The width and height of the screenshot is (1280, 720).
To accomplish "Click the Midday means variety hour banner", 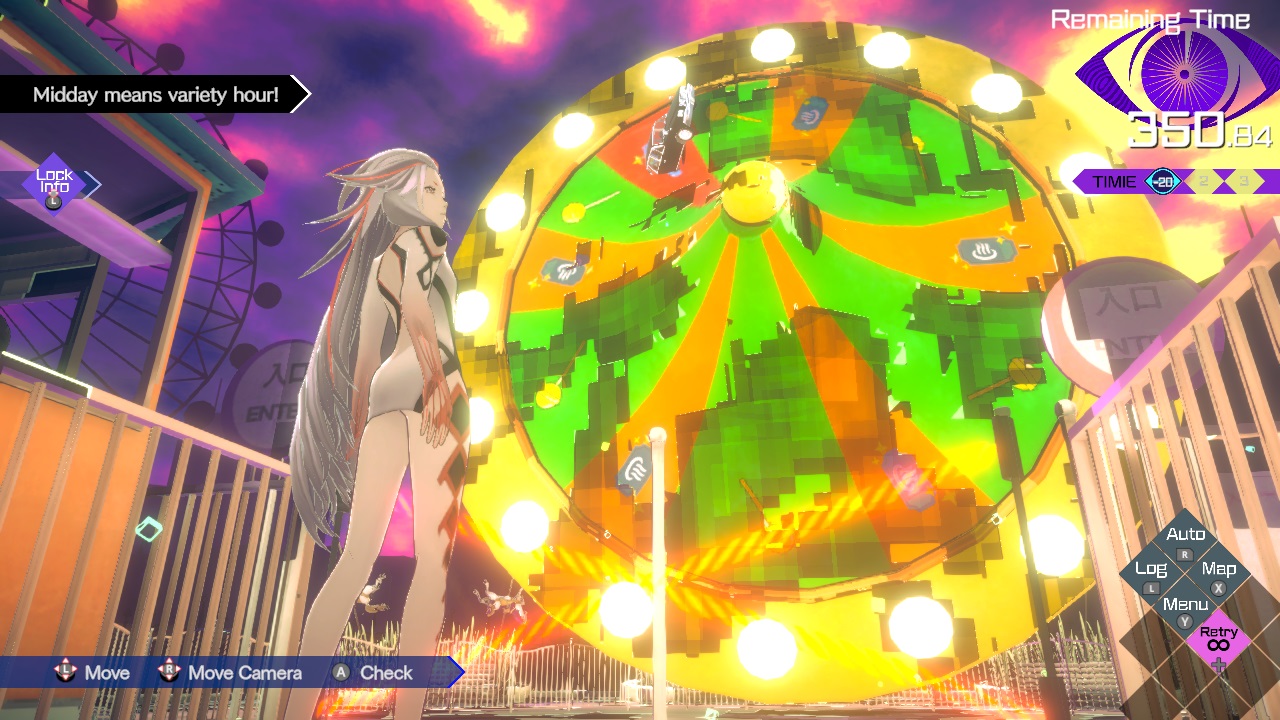I will [x=155, y=95].
